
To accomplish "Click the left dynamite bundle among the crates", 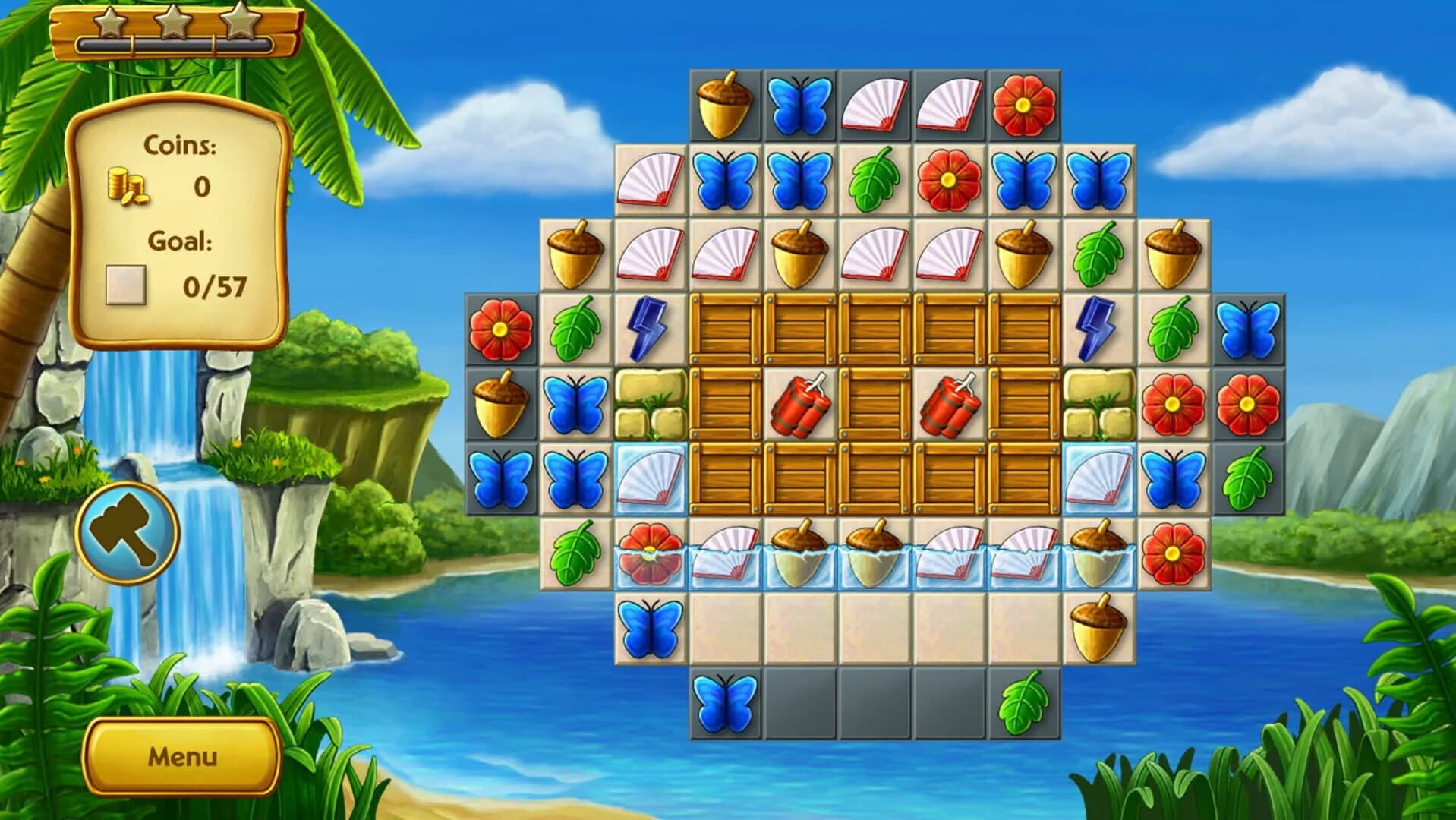I will [800, 405].
